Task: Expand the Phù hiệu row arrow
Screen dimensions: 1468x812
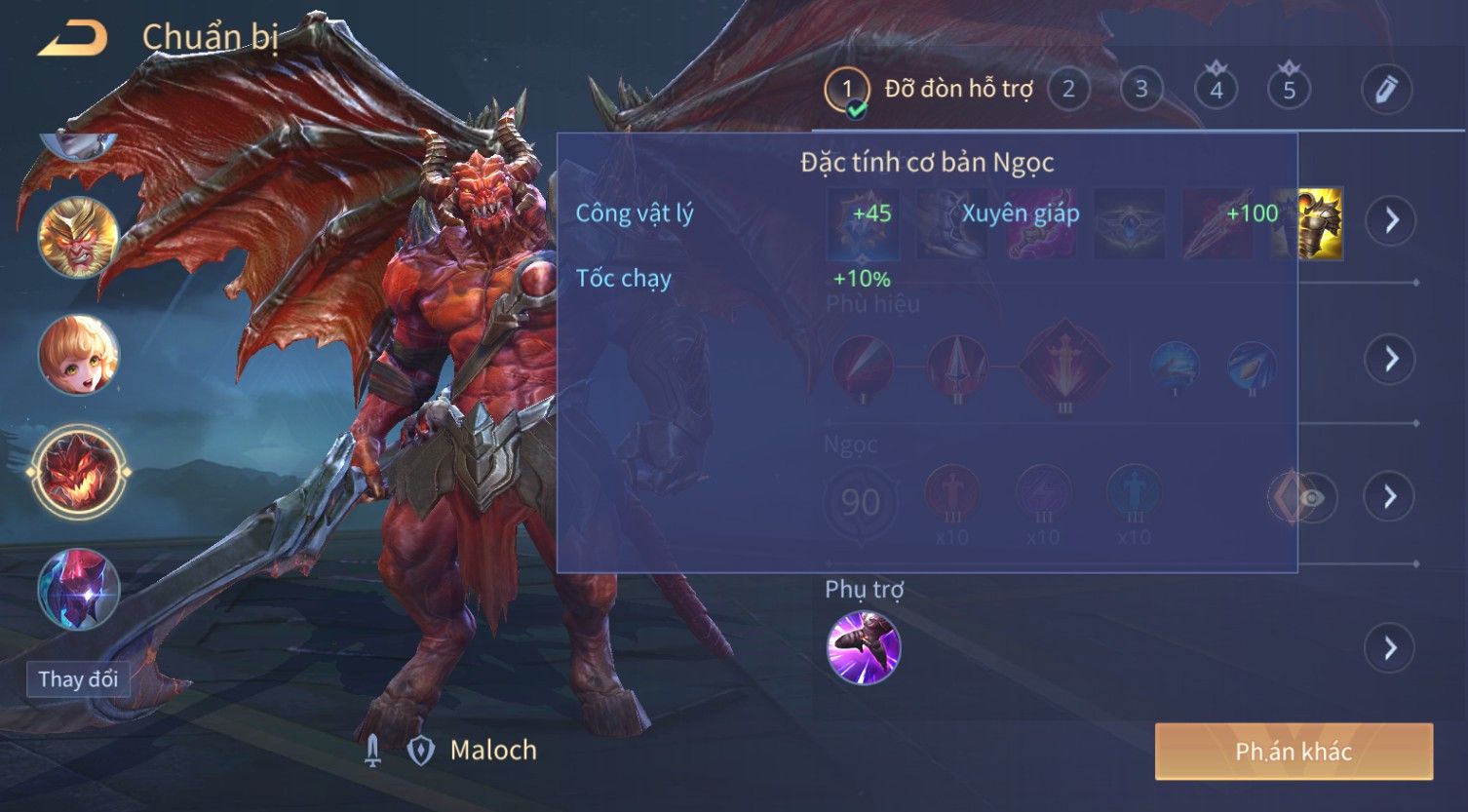Action: tap(1390, 359)
